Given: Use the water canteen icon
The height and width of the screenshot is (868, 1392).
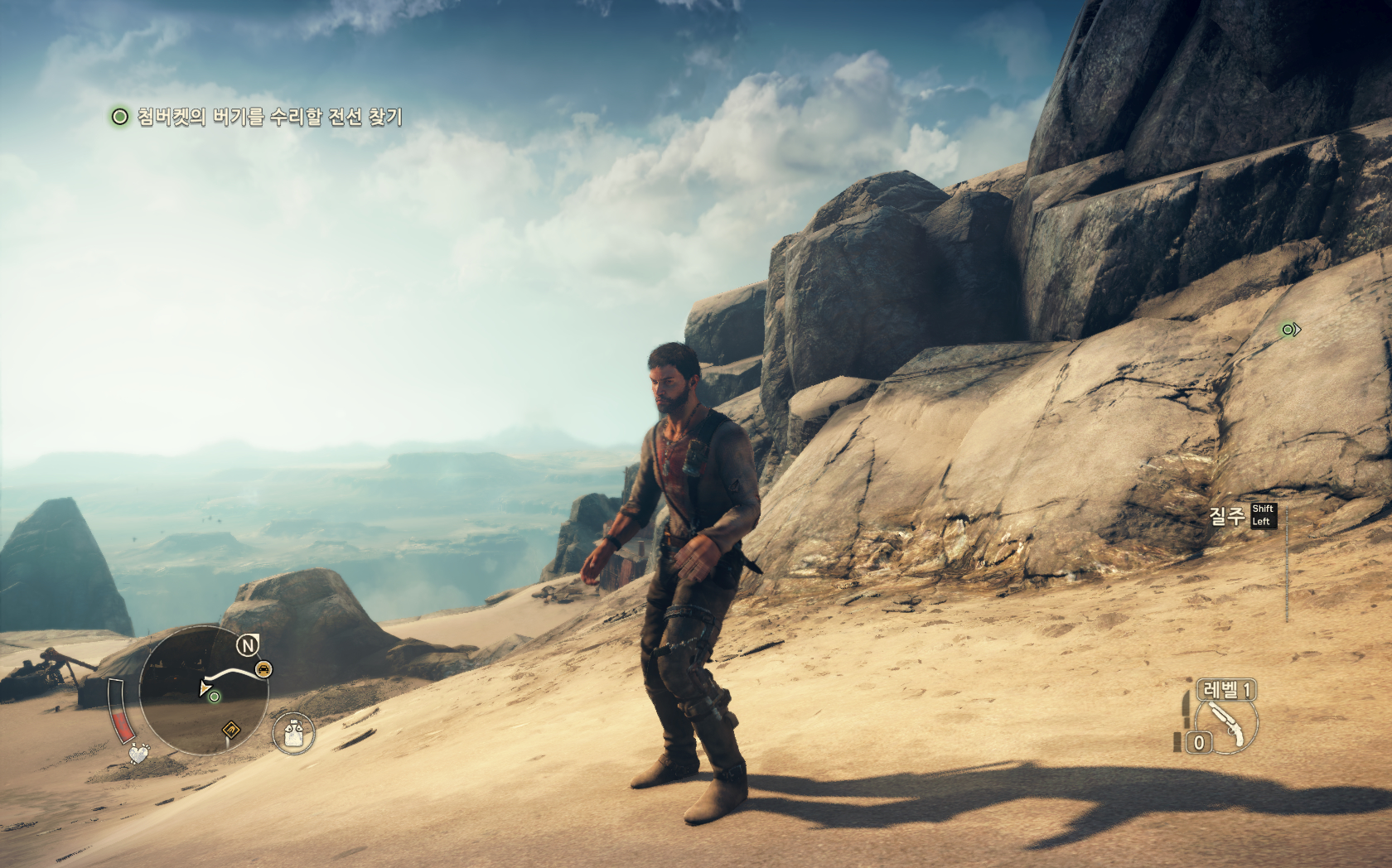Looking at the screenshot, I should point(293,733).
